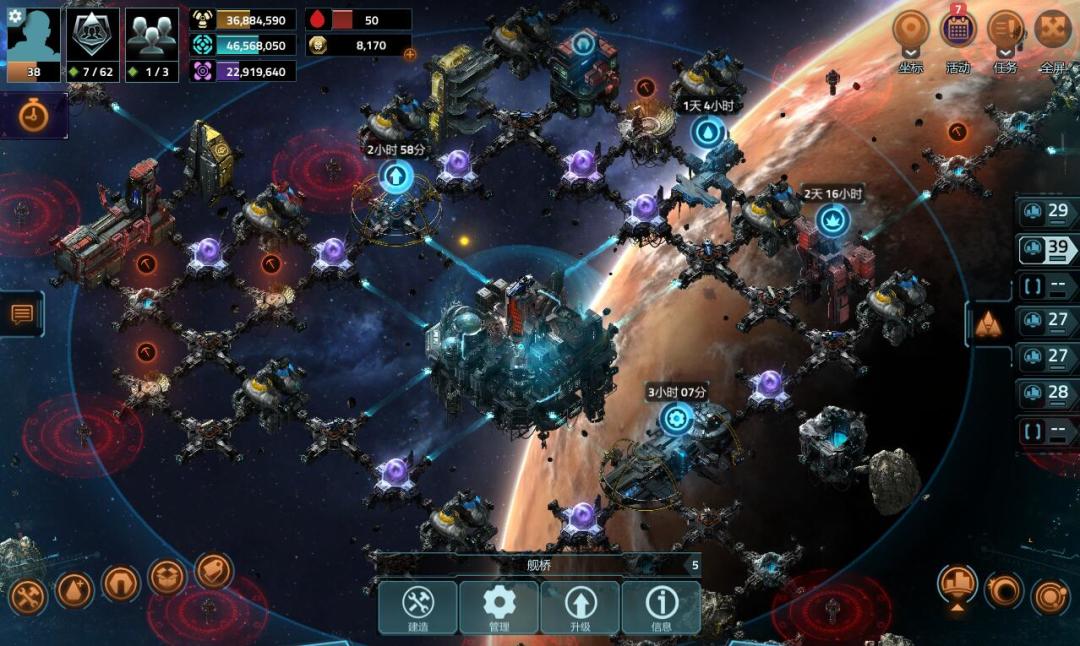This screenshot has height=646, width=1080.
Task: Select the fleet slot numbered 29
Action: [1047, 212]
